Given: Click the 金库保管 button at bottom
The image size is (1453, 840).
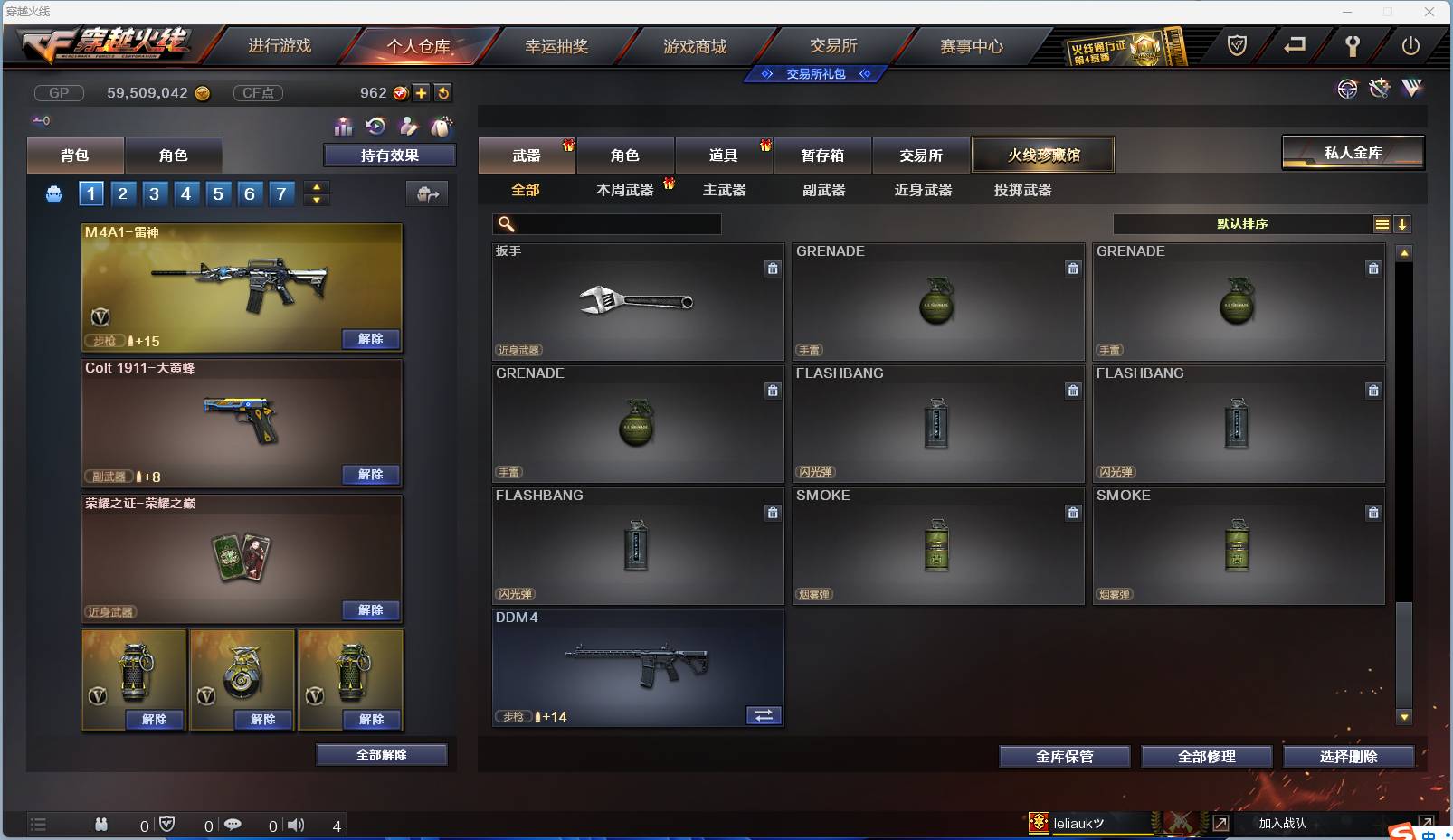Looking at the screenshot, I should click(x=1064, y=757).
